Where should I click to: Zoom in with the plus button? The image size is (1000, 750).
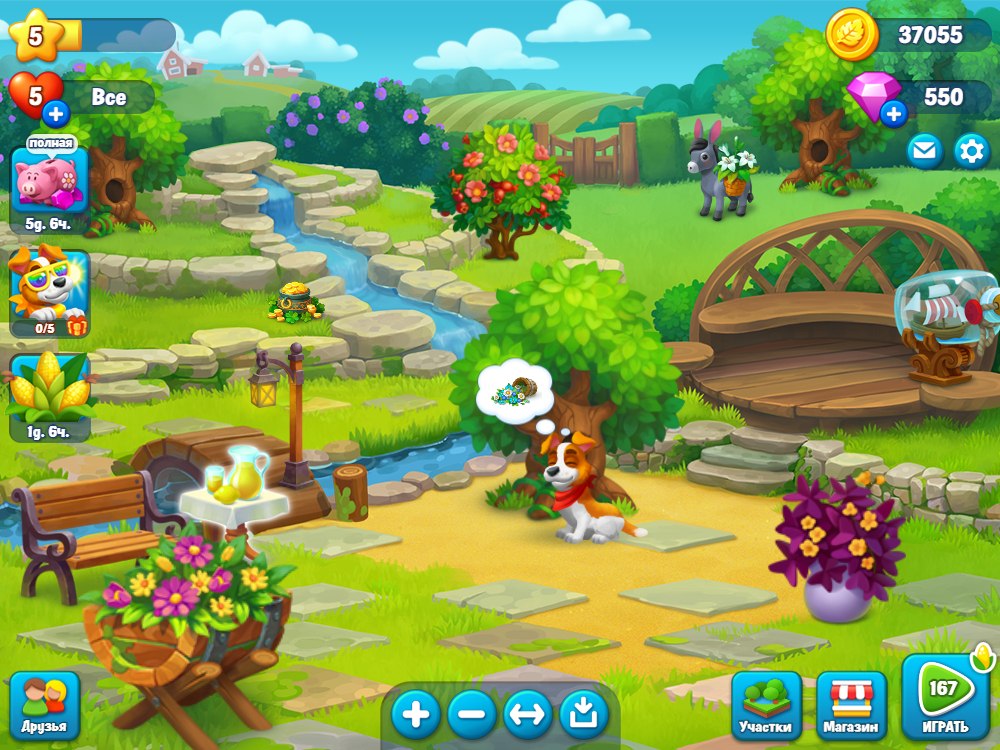coord(415,714)
